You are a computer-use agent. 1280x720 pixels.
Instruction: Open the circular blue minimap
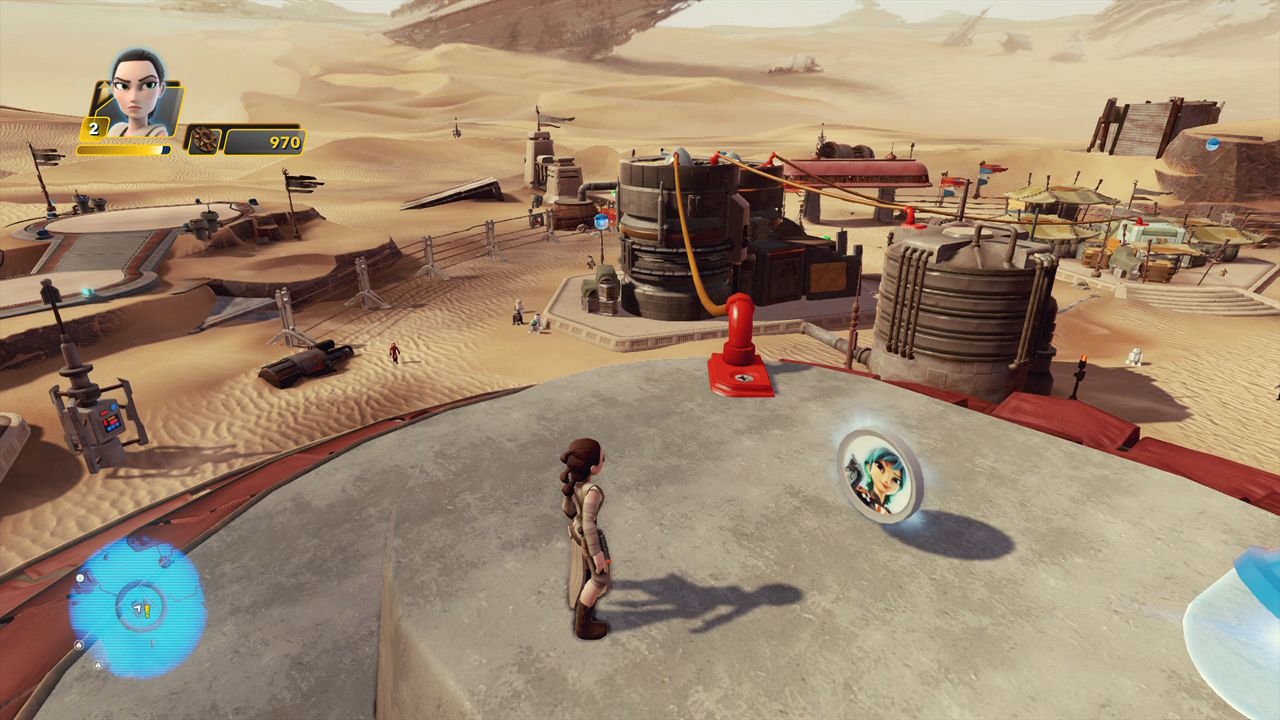(x=136, y=605)
